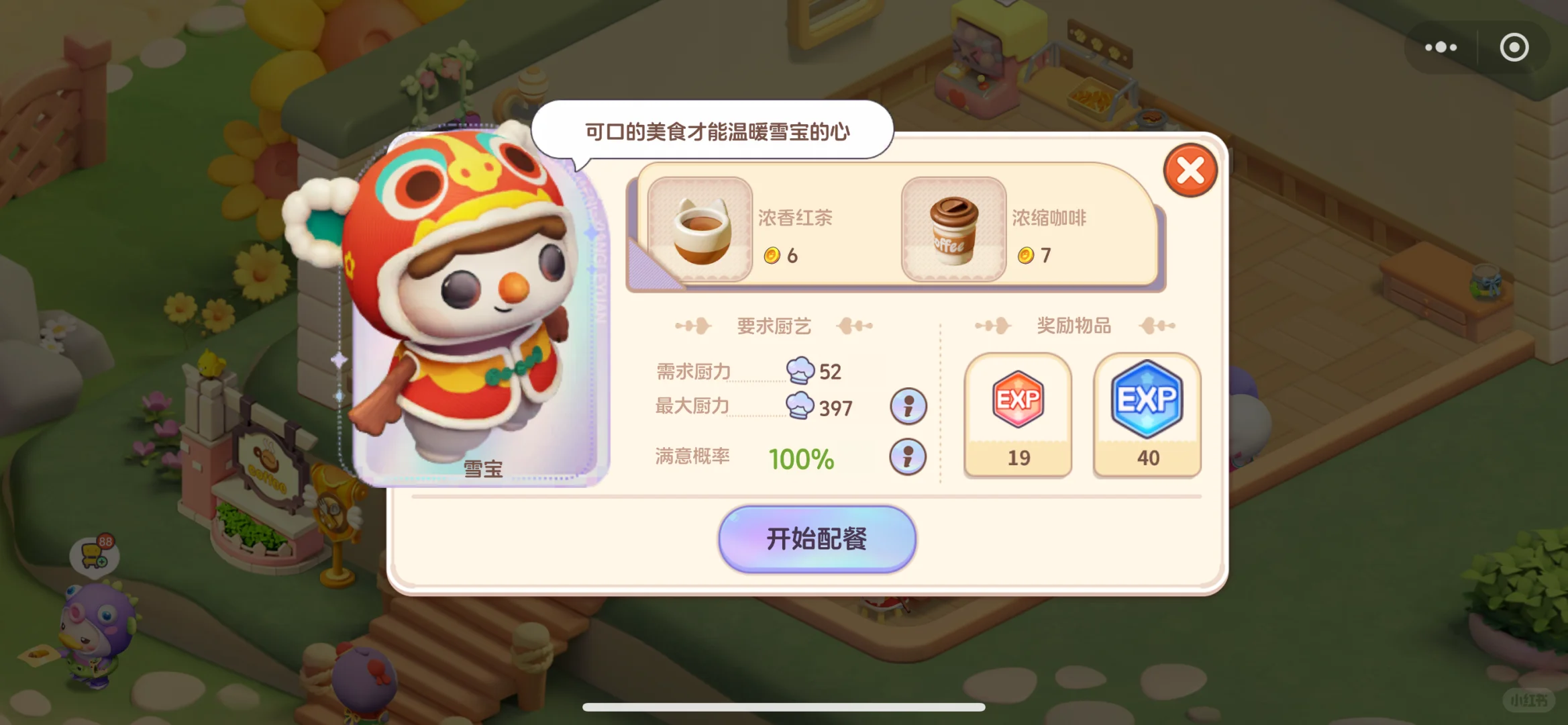
Task: Switch to the 要求厨艺 section header
Action: coord(774,325)
